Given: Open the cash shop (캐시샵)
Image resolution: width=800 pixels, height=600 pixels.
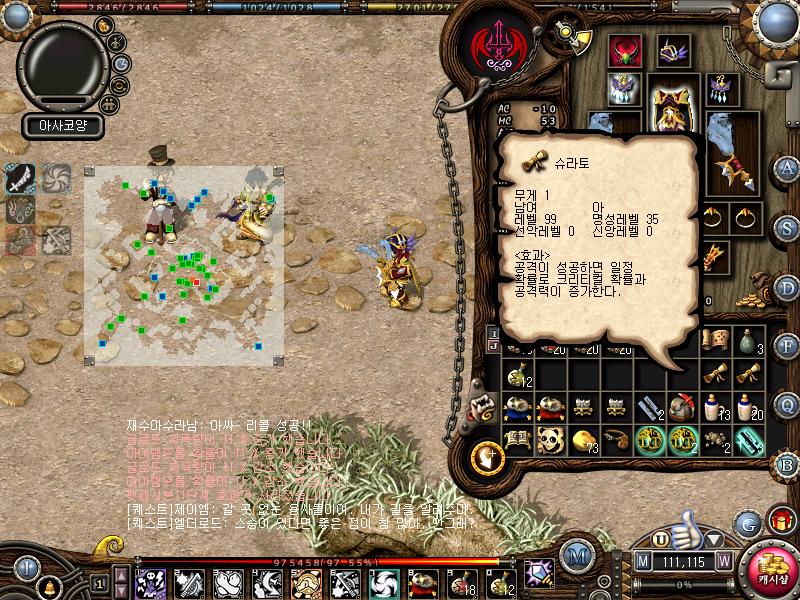Looking at the screenshot, I should click(770, 569).
